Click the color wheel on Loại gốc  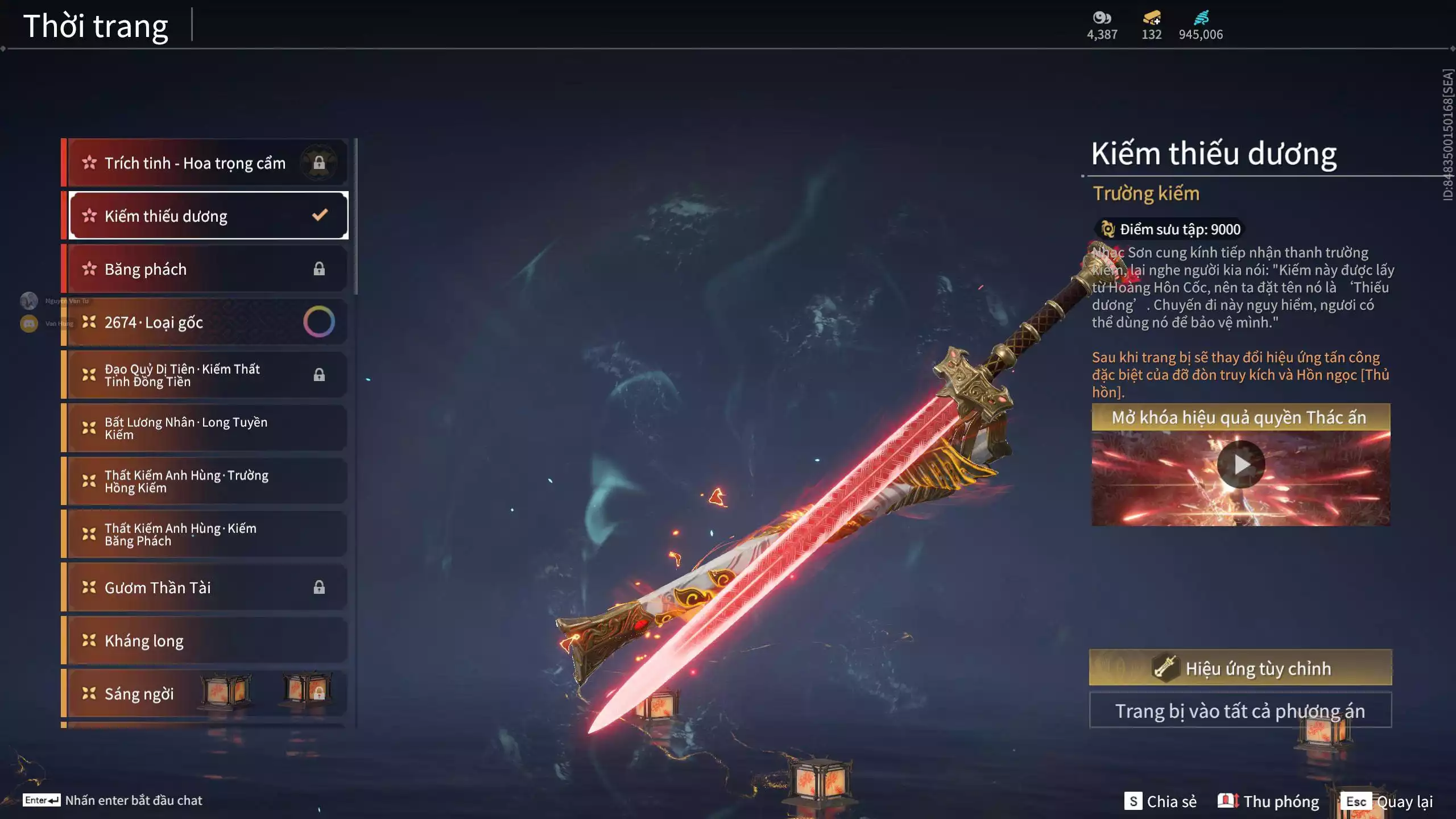(x=318, y=322)
